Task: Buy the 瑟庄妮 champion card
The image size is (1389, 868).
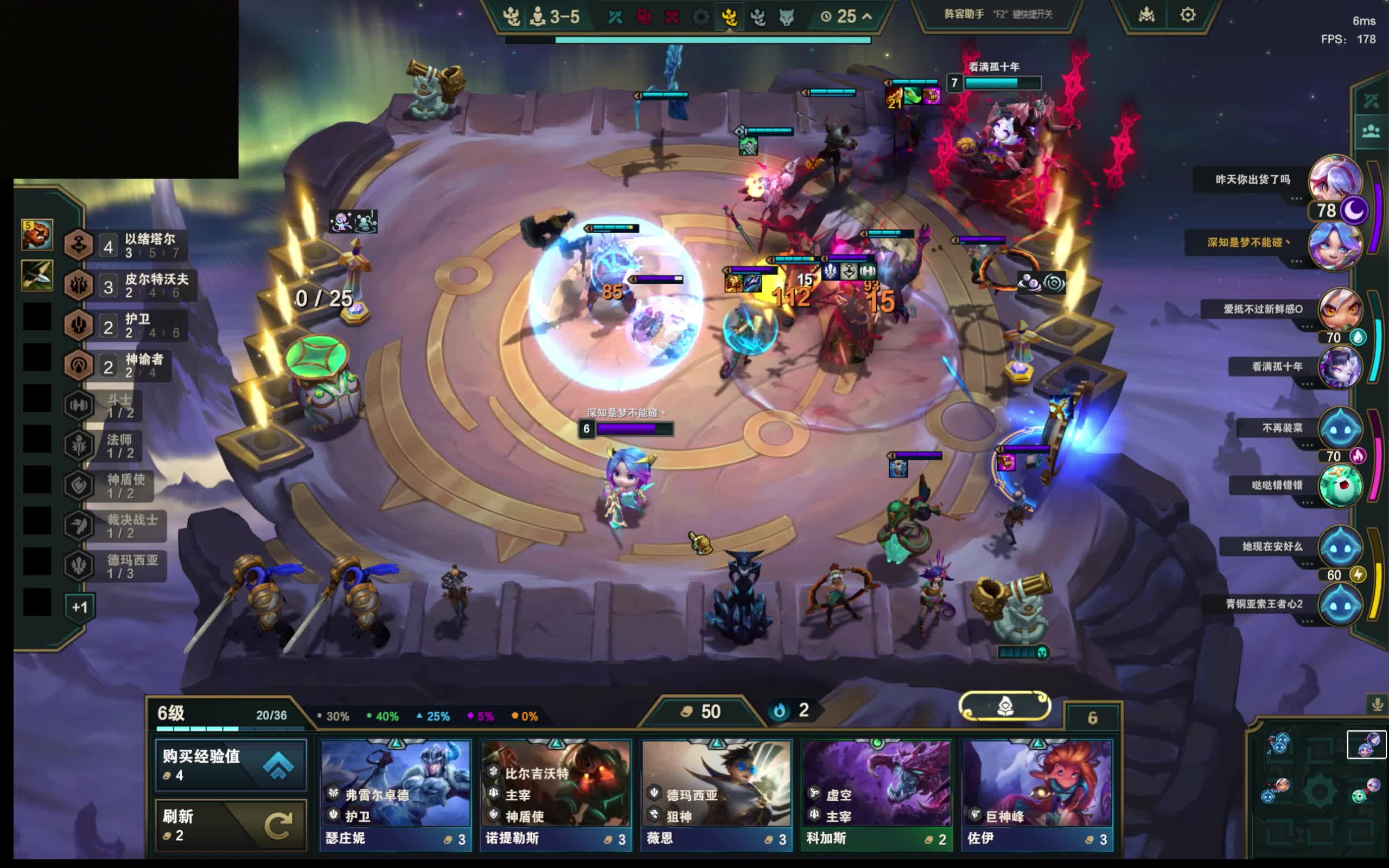Action: (x=396, y=793)
